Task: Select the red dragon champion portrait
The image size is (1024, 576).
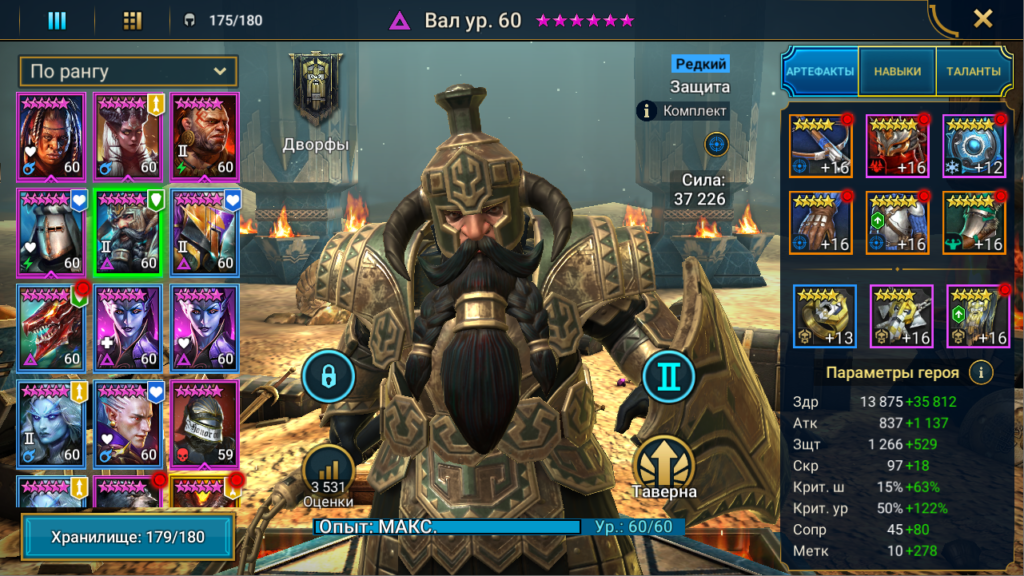Action: pyautogui.click(x=50, y=327)
